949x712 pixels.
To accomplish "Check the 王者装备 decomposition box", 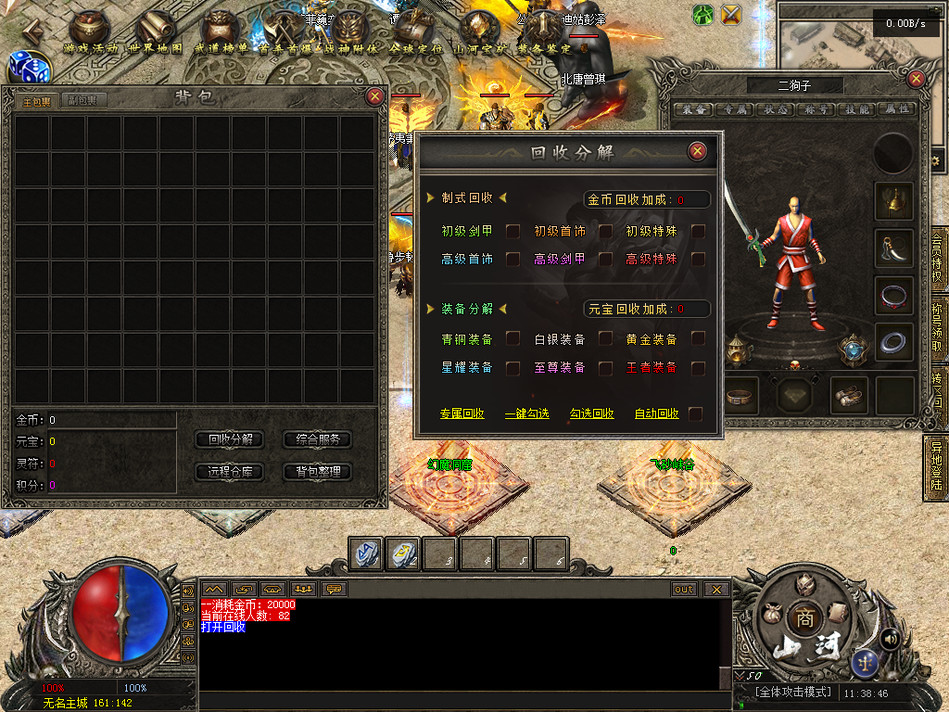I will (698, 368).
